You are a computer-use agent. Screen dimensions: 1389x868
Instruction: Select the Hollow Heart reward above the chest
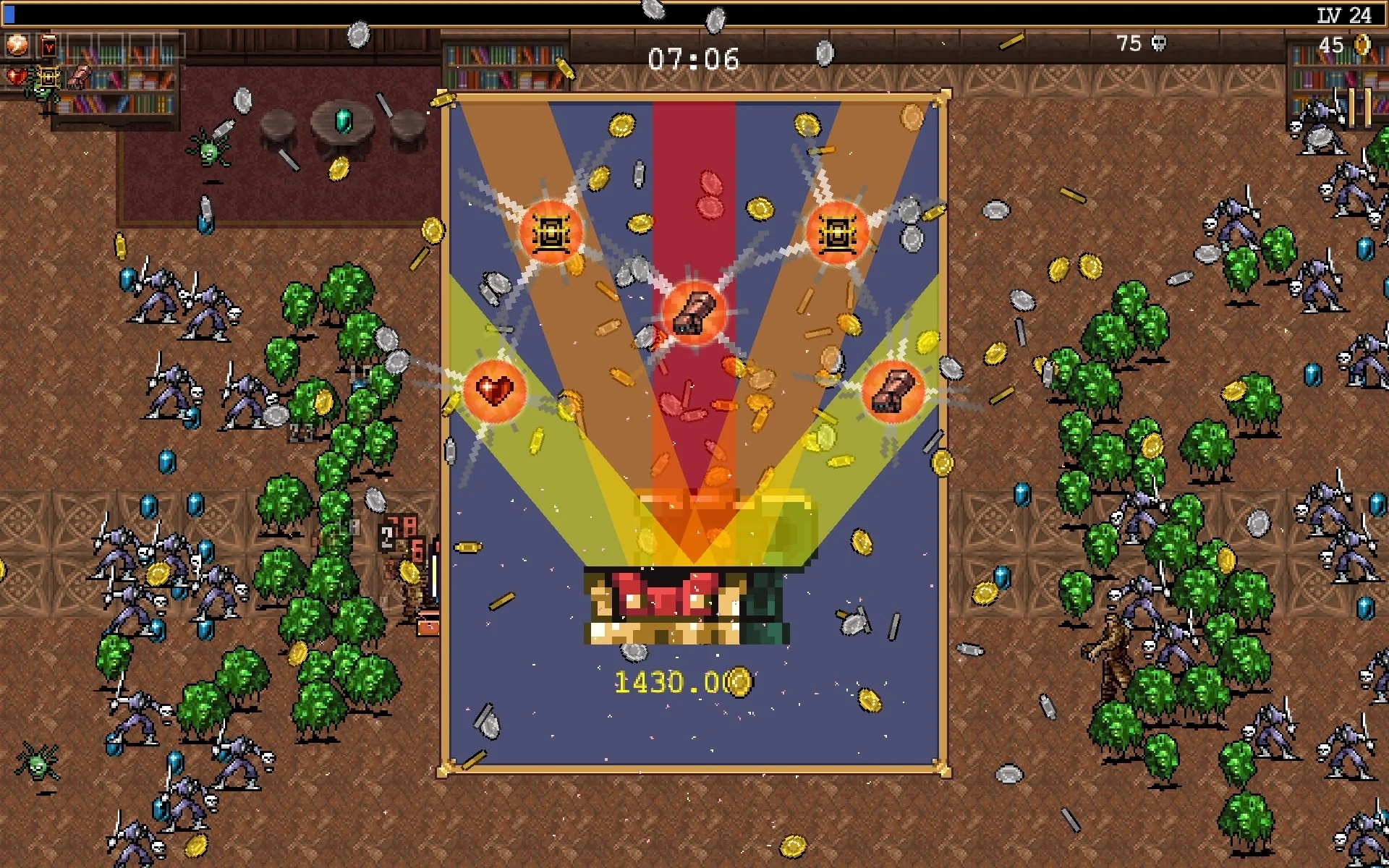click(494, 391)
